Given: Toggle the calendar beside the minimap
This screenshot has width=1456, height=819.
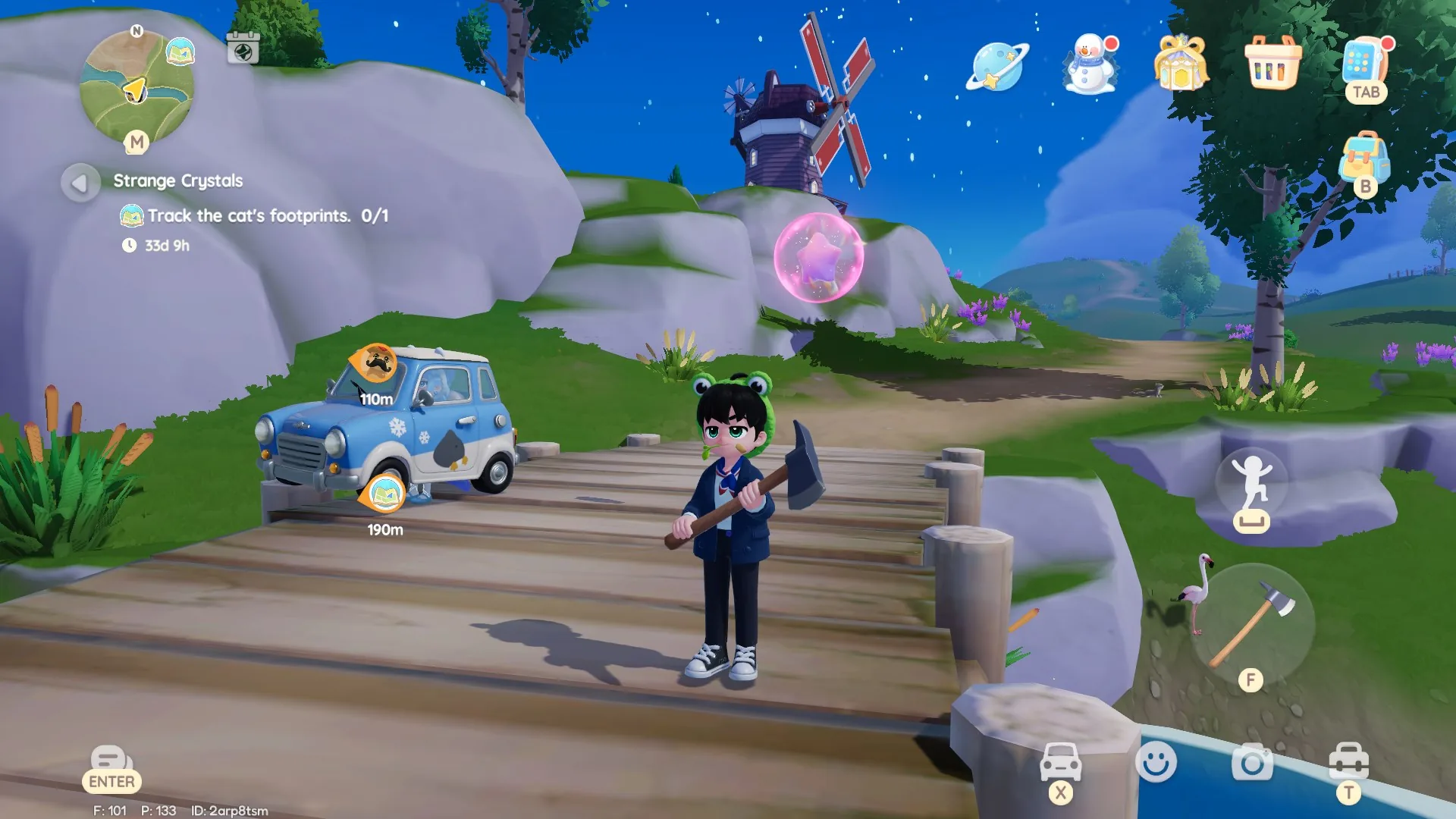Looking at the screenshot, I should coord(244,46).
